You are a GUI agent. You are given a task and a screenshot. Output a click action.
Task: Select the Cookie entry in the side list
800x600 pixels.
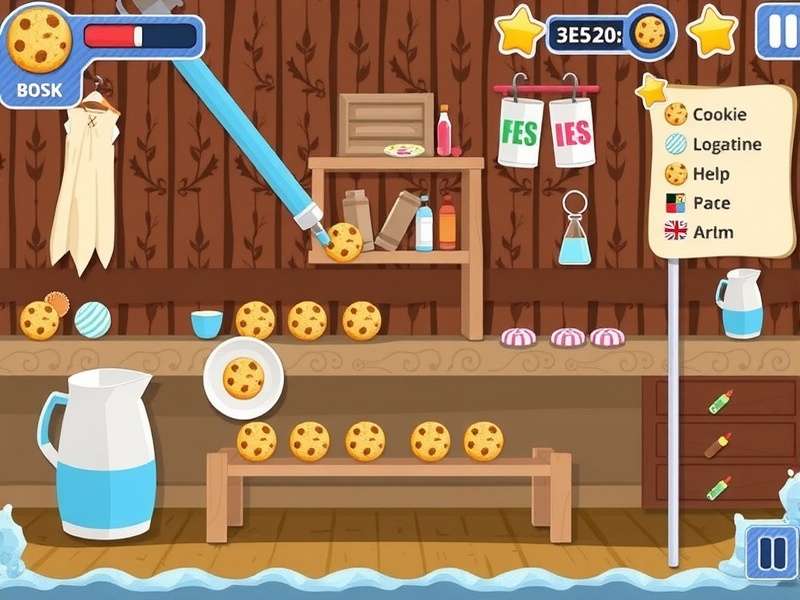pyautogui.click(x=708, y=115)
